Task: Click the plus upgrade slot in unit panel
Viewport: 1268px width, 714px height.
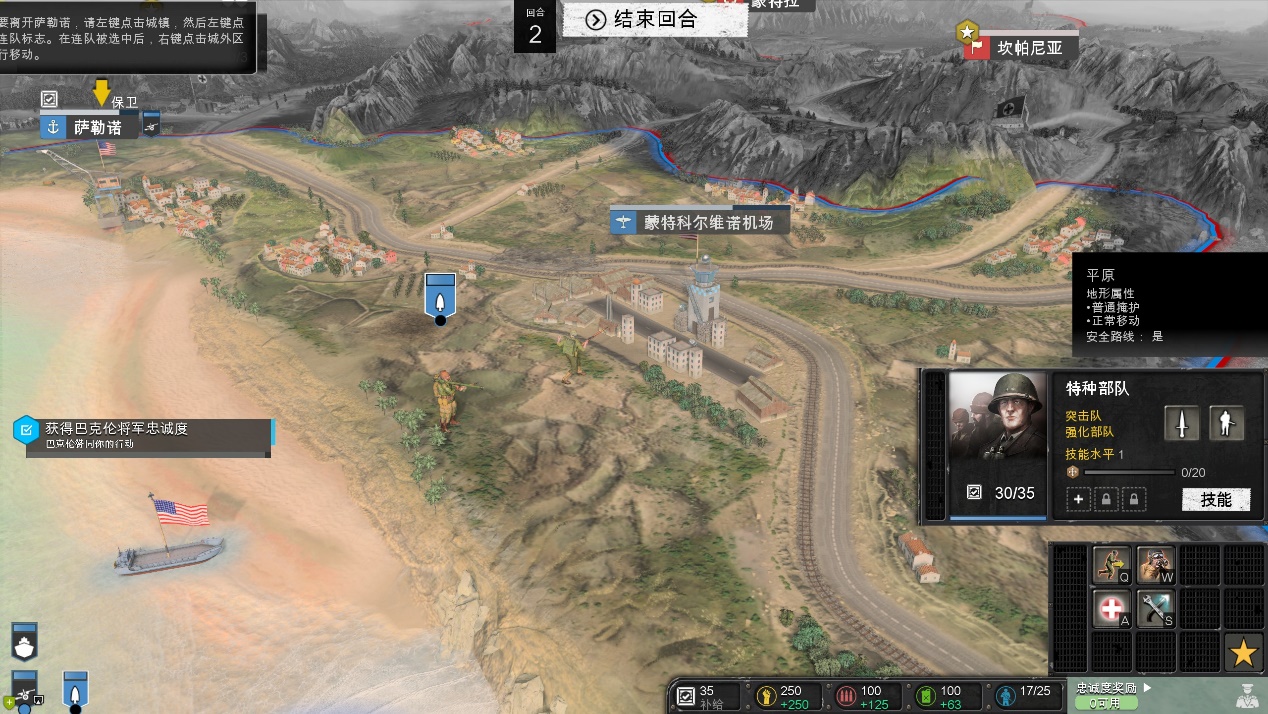Action: (1078, 499)
